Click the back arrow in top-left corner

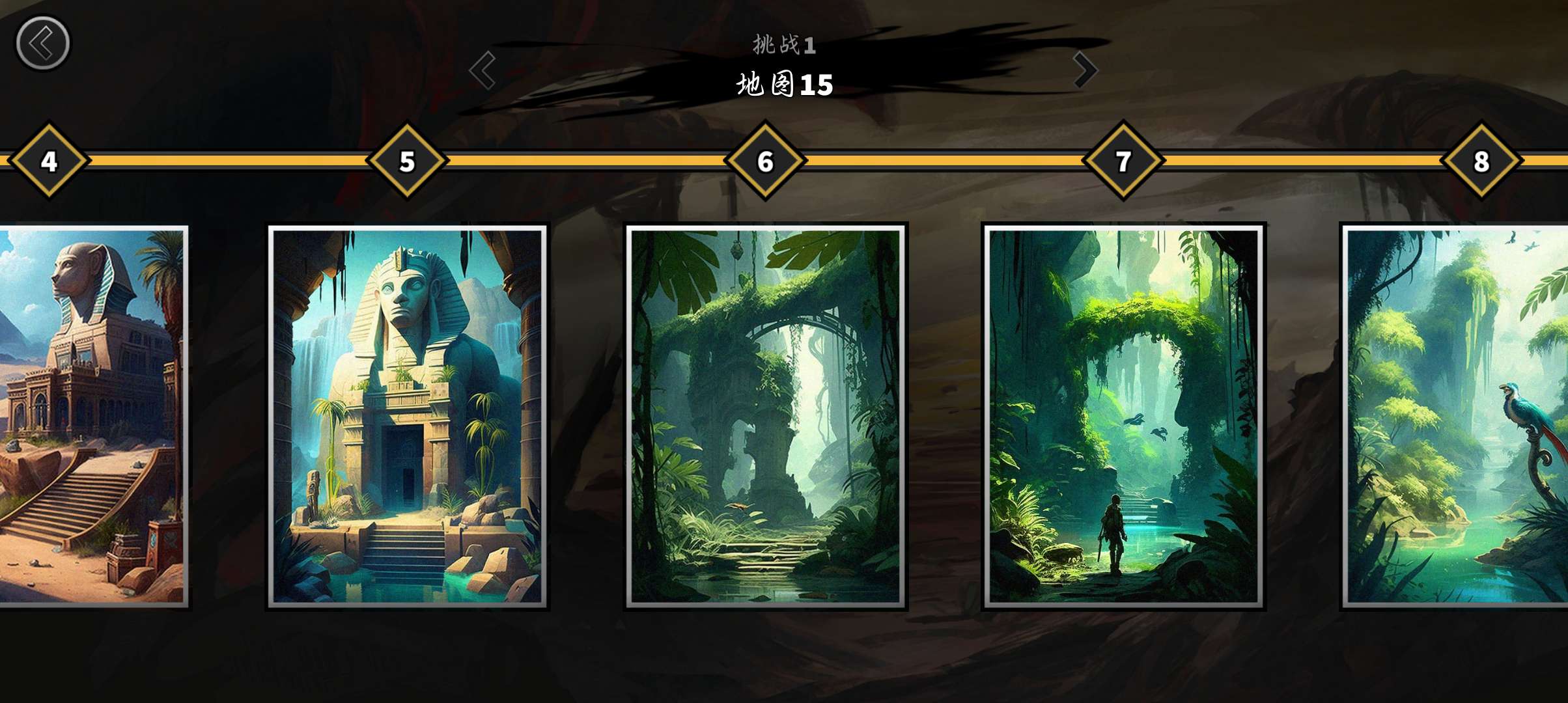(x=43, y=42)
